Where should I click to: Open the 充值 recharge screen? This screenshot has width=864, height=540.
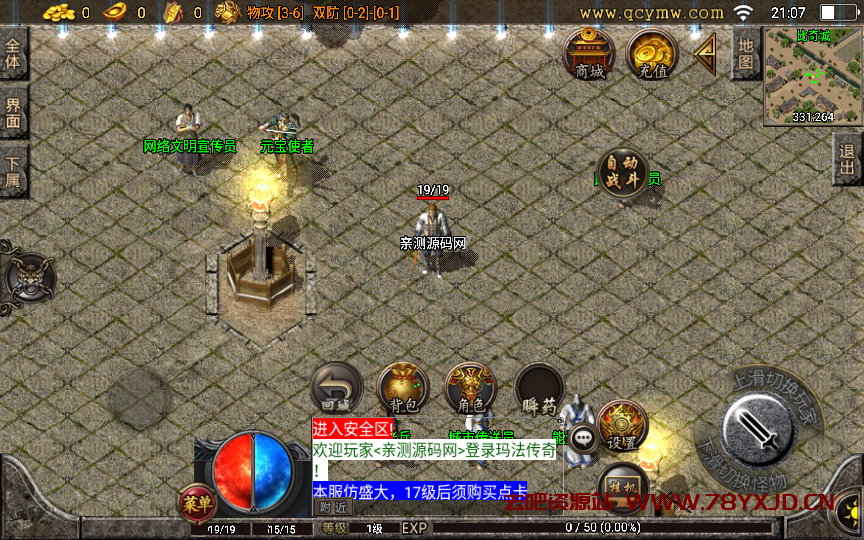pyautogui.click(x=652, y=54)
